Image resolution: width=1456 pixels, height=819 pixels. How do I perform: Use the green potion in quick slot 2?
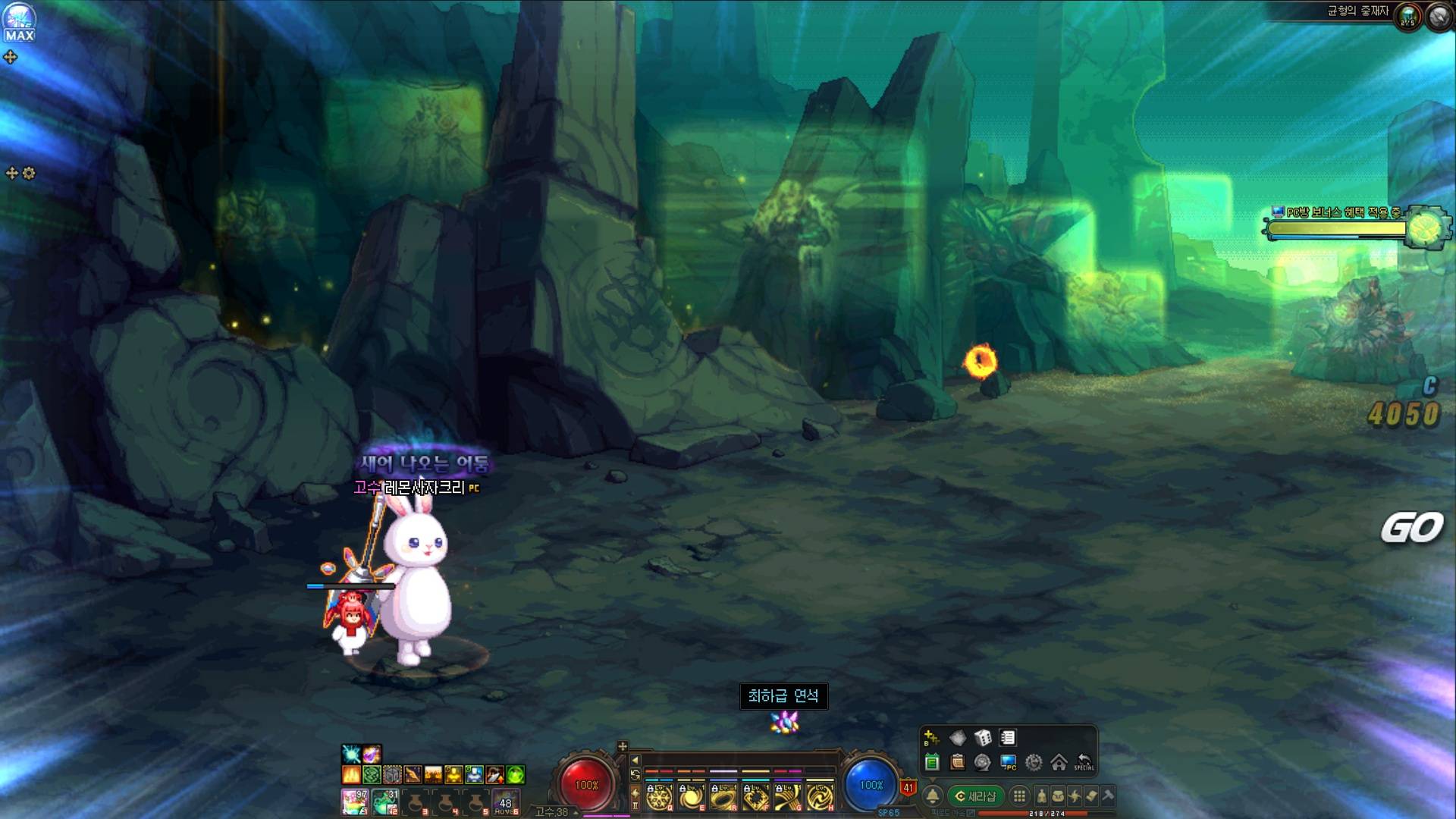coord(385,801)
